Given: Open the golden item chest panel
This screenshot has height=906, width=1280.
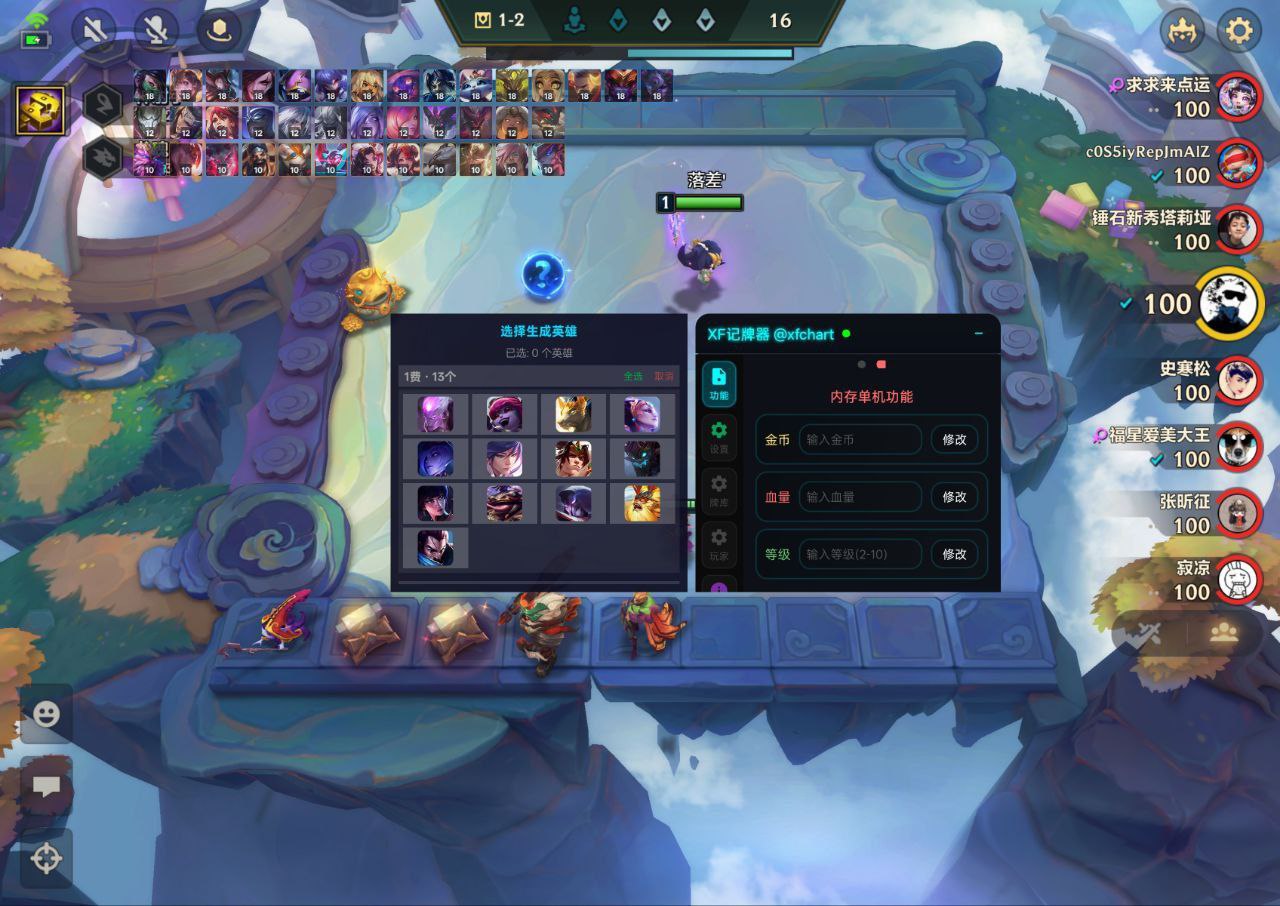Looking at the screenshot, I should (x=41, y=110).
